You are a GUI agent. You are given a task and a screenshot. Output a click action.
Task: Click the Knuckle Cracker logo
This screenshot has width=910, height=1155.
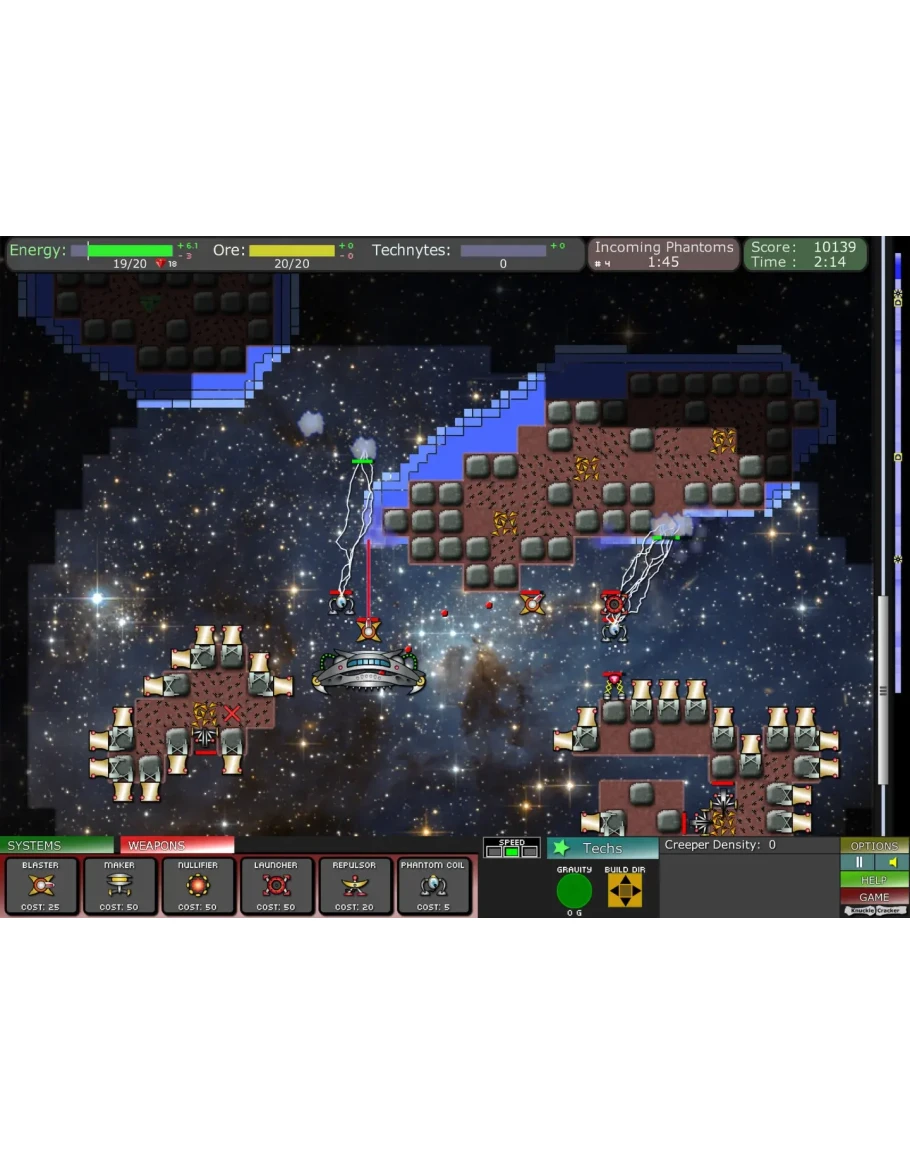pos(874,911)
